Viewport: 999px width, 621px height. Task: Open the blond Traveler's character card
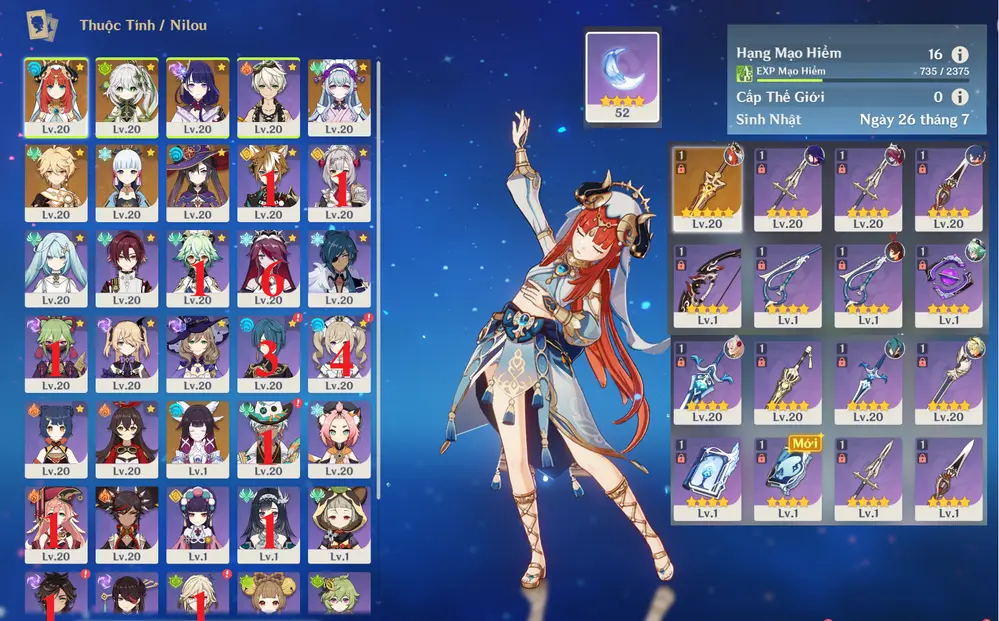point(56,182)
